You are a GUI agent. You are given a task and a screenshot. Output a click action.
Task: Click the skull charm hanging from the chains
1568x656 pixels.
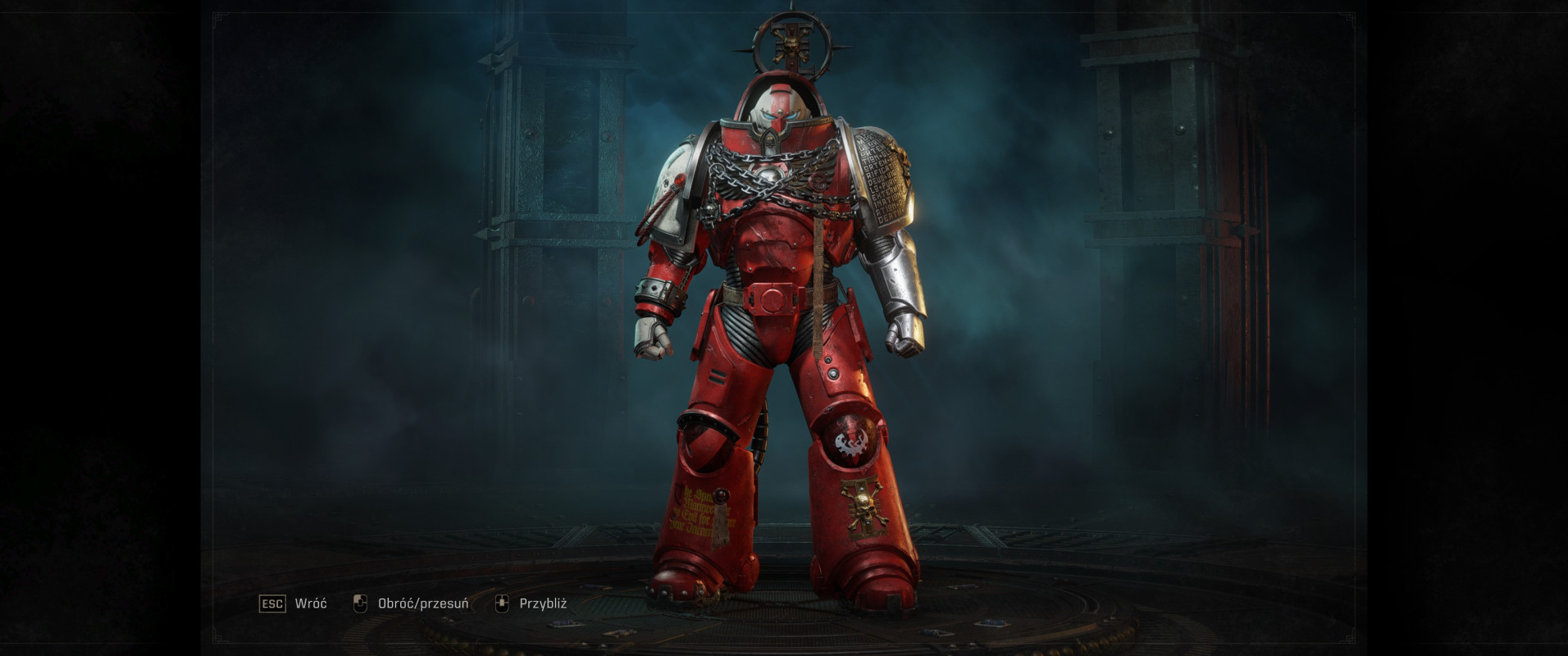pyautogui.click(x=708, y=217)
